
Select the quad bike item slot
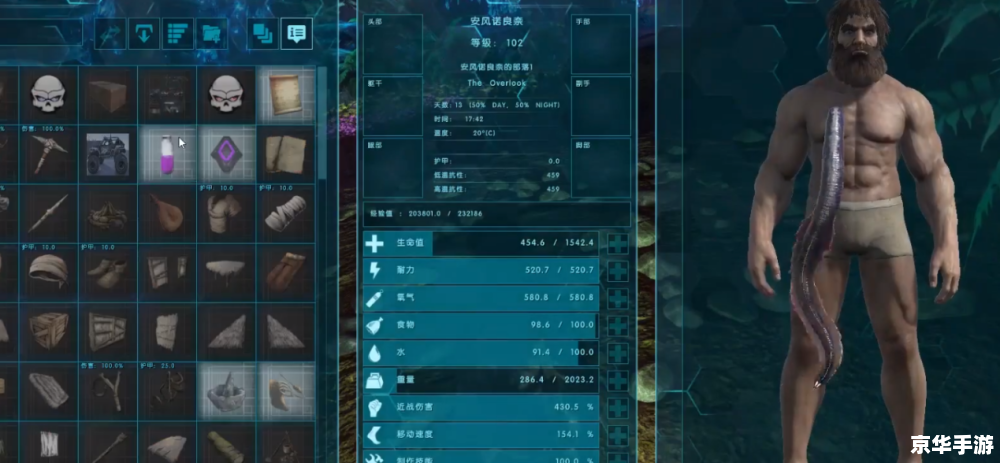(x=108, y=155)
